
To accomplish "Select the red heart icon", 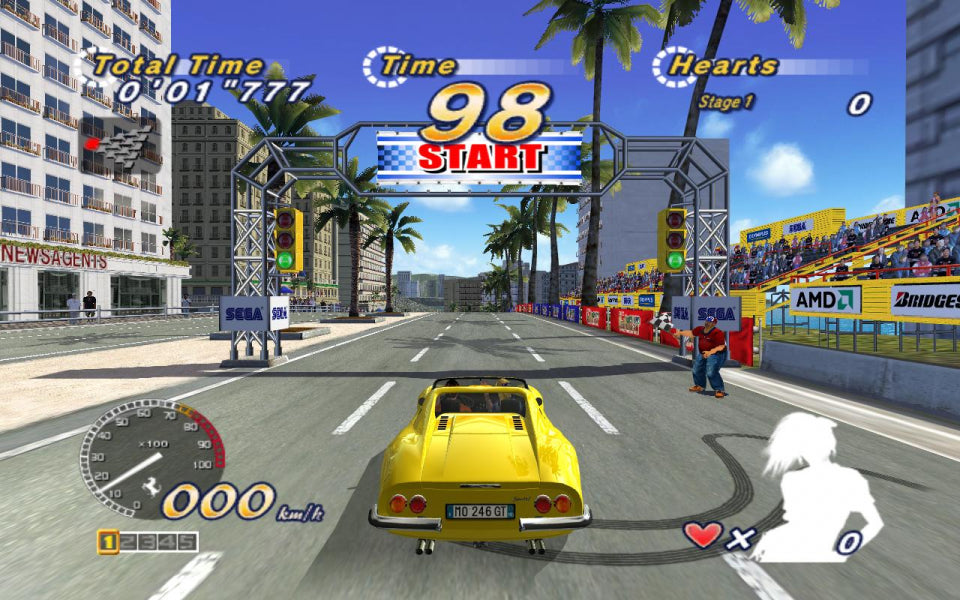I will coord(703,535).
